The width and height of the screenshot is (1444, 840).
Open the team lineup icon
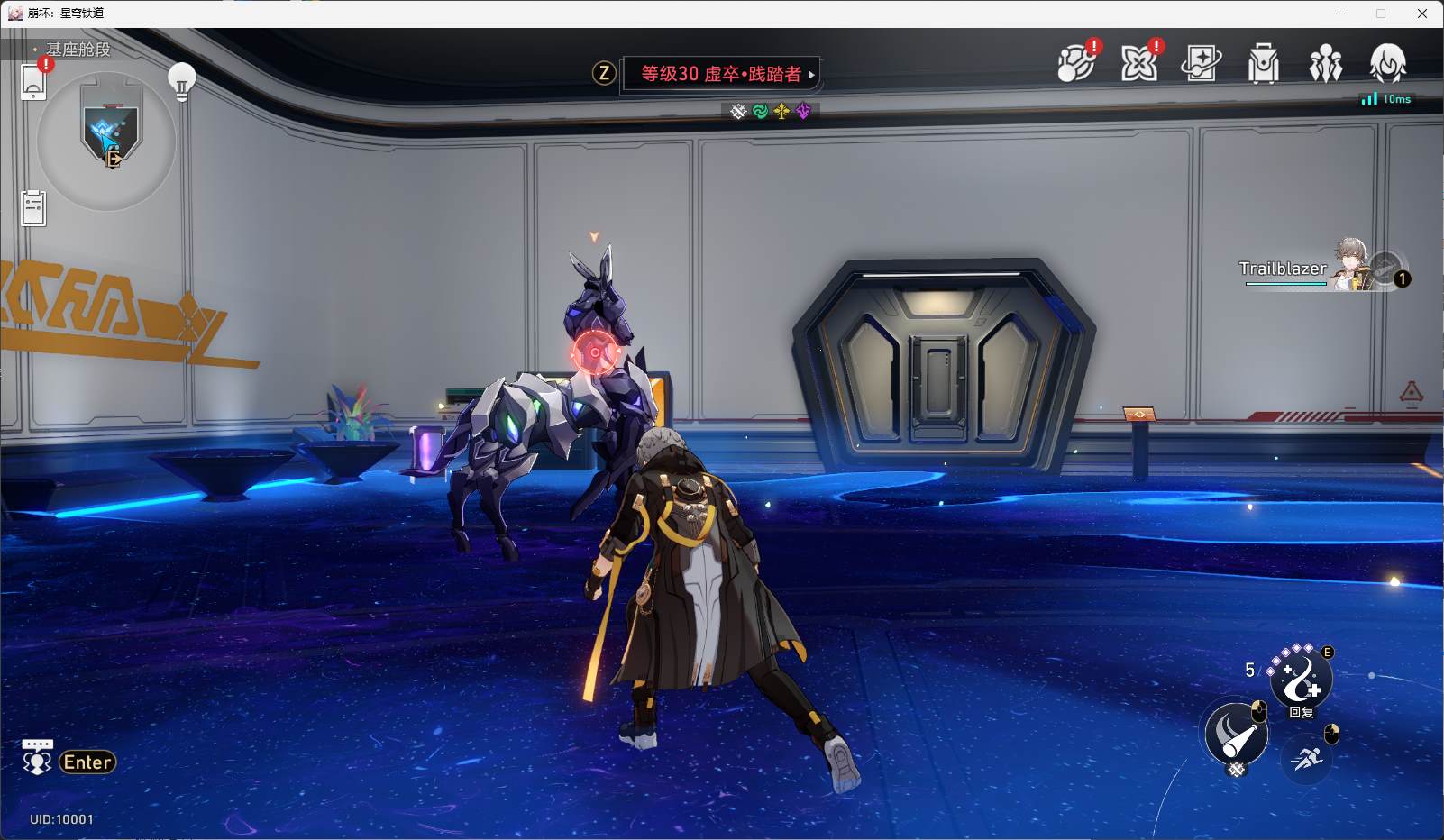click(1325, 64)
